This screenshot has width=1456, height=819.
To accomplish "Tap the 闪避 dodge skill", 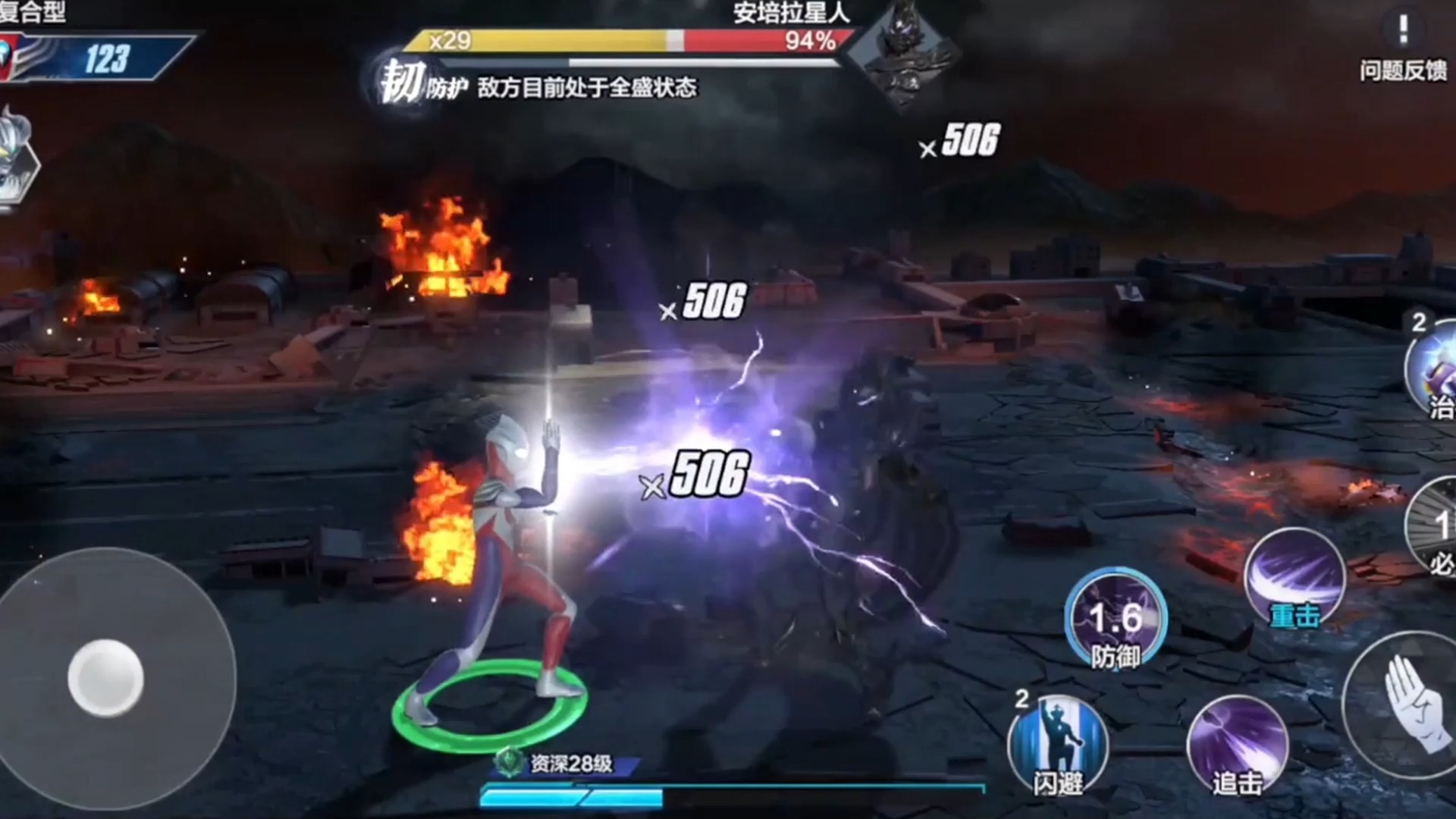I will [x=1058, y=745].
